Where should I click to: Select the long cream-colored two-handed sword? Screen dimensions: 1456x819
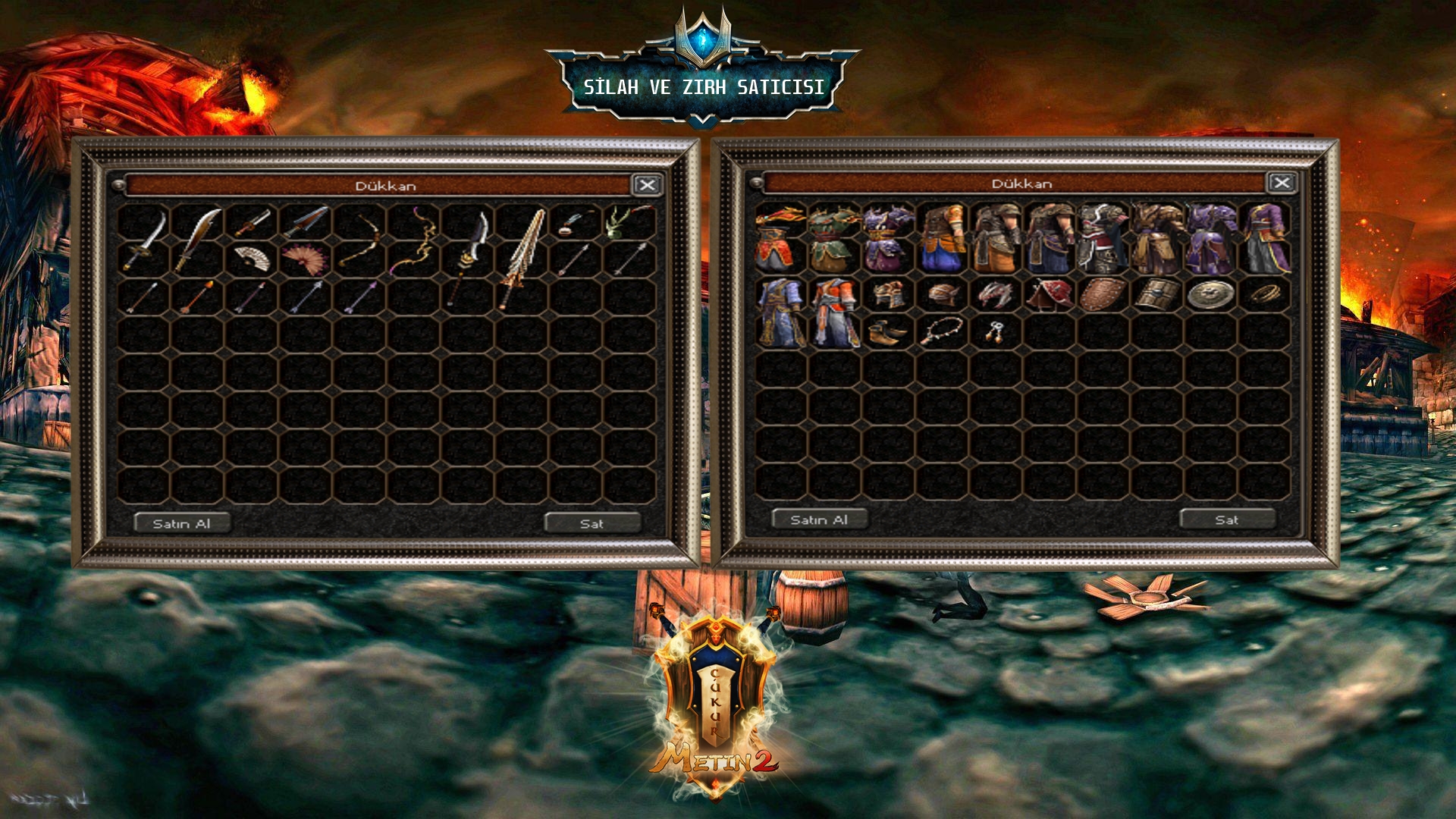pyautogui.click(x=522, y=258)
